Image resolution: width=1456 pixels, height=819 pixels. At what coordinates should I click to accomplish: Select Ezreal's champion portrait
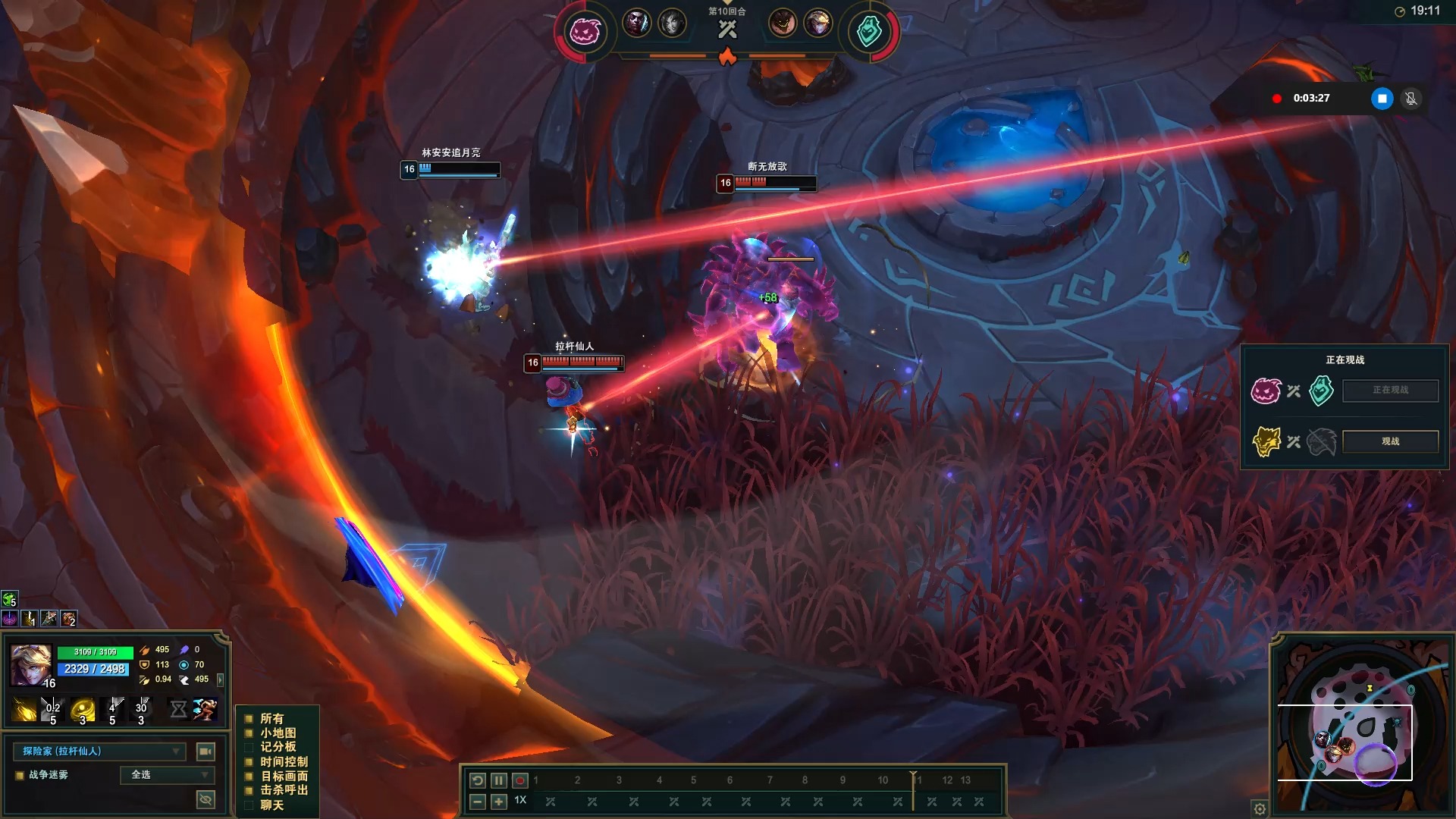click(30, 665)
